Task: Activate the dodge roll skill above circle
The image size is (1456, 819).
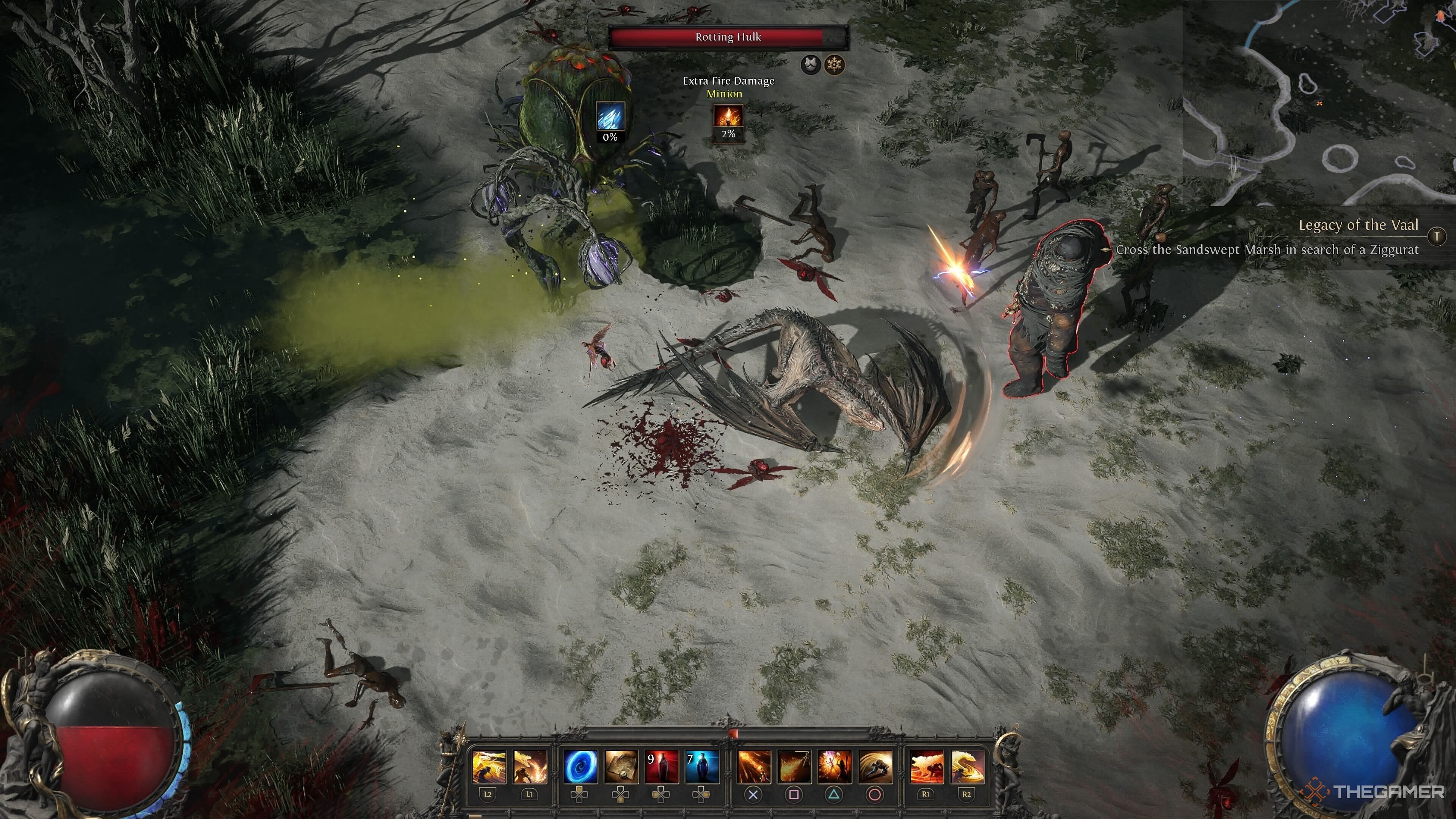Action: coord(875,766)
